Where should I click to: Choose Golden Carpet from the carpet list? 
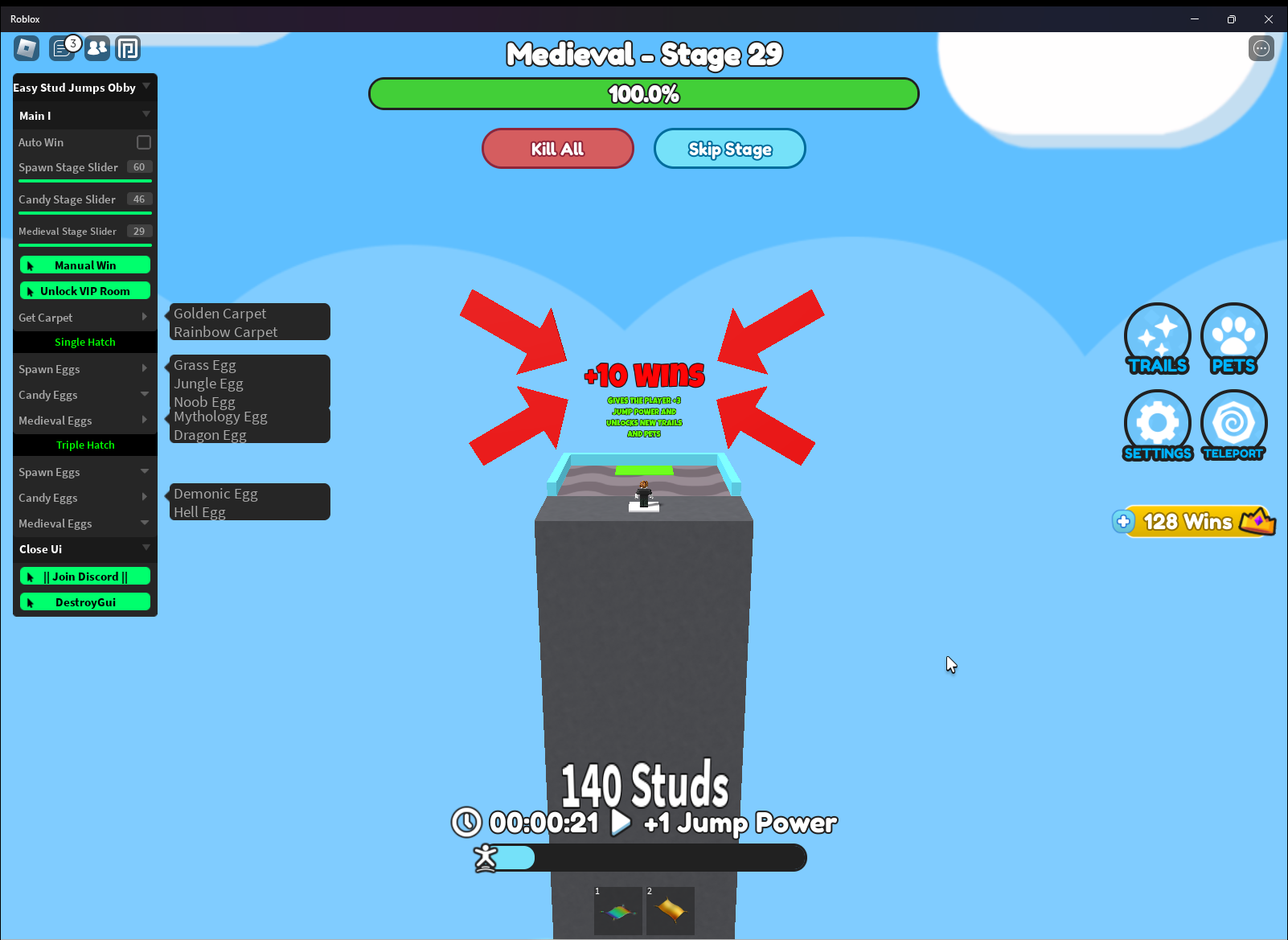point(220,314)
